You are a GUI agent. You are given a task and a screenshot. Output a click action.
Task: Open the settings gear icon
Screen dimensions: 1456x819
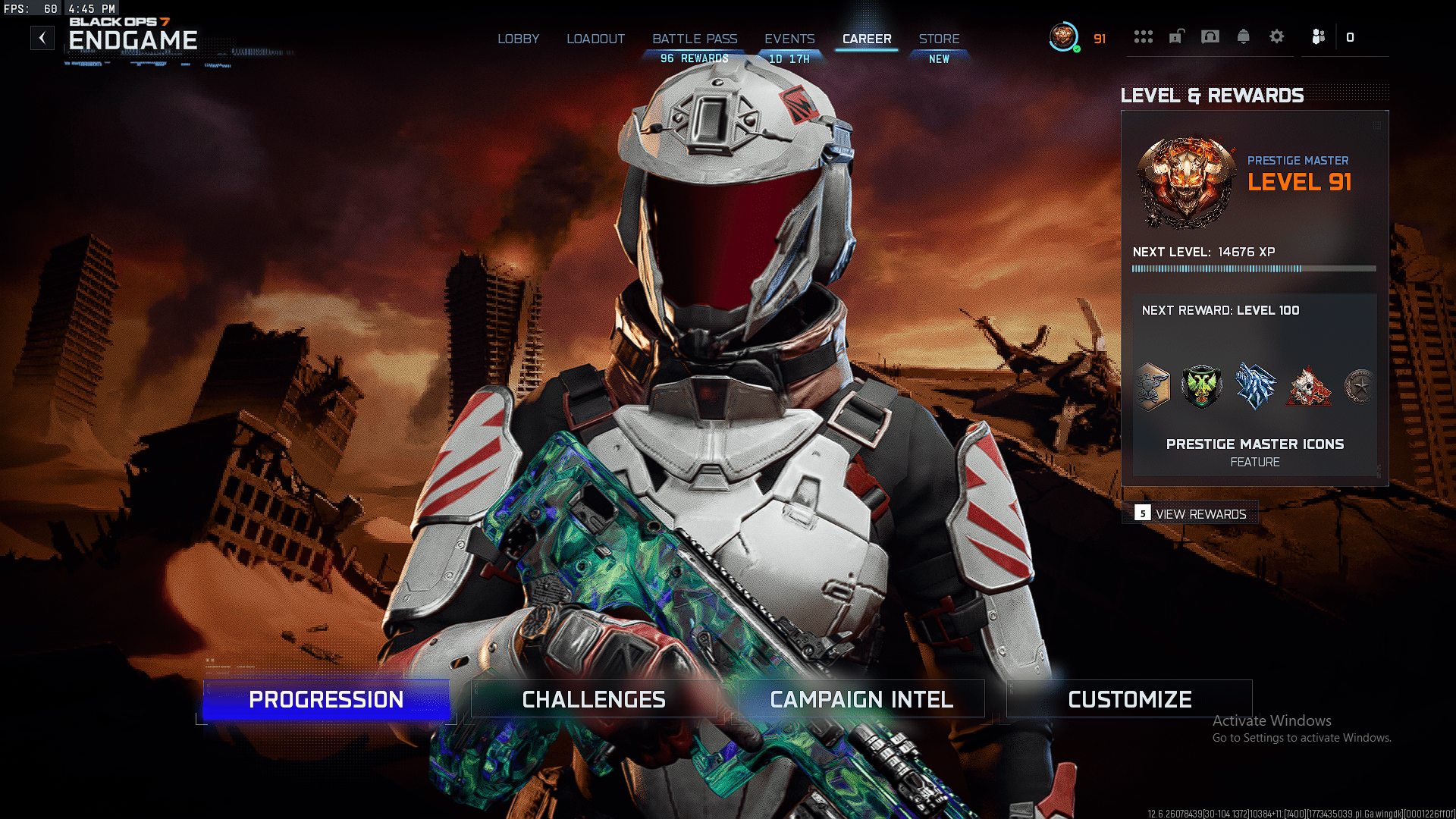(1277, 36)
